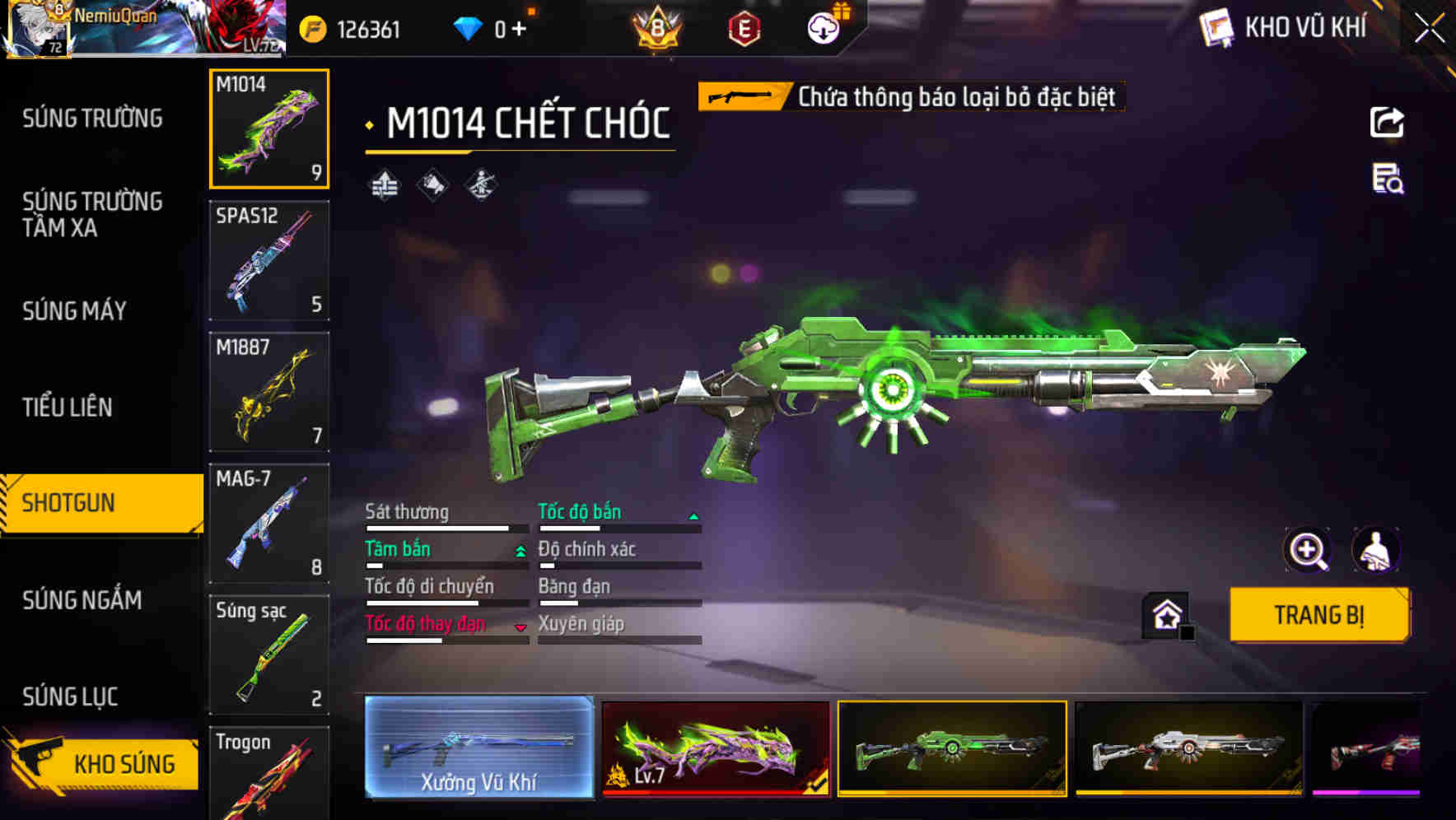Select the M1014 weapon thumbnail

pos(269,129)
